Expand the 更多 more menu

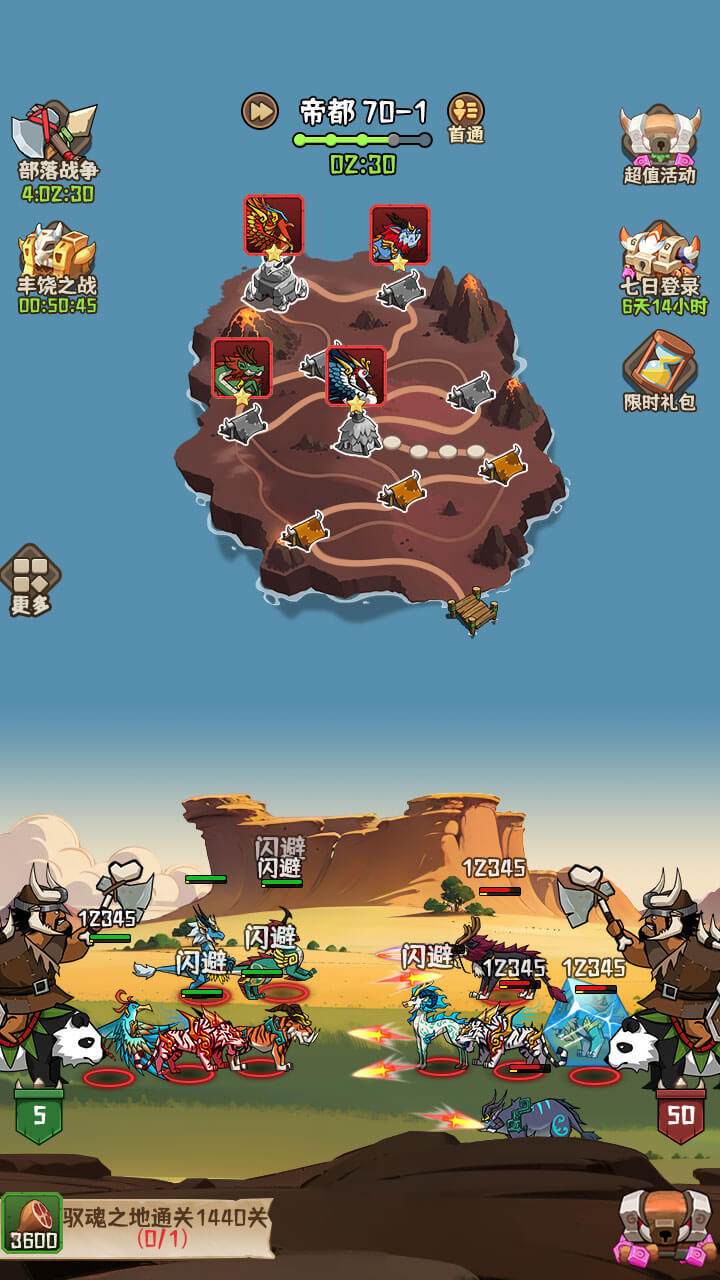coord(30,580)
